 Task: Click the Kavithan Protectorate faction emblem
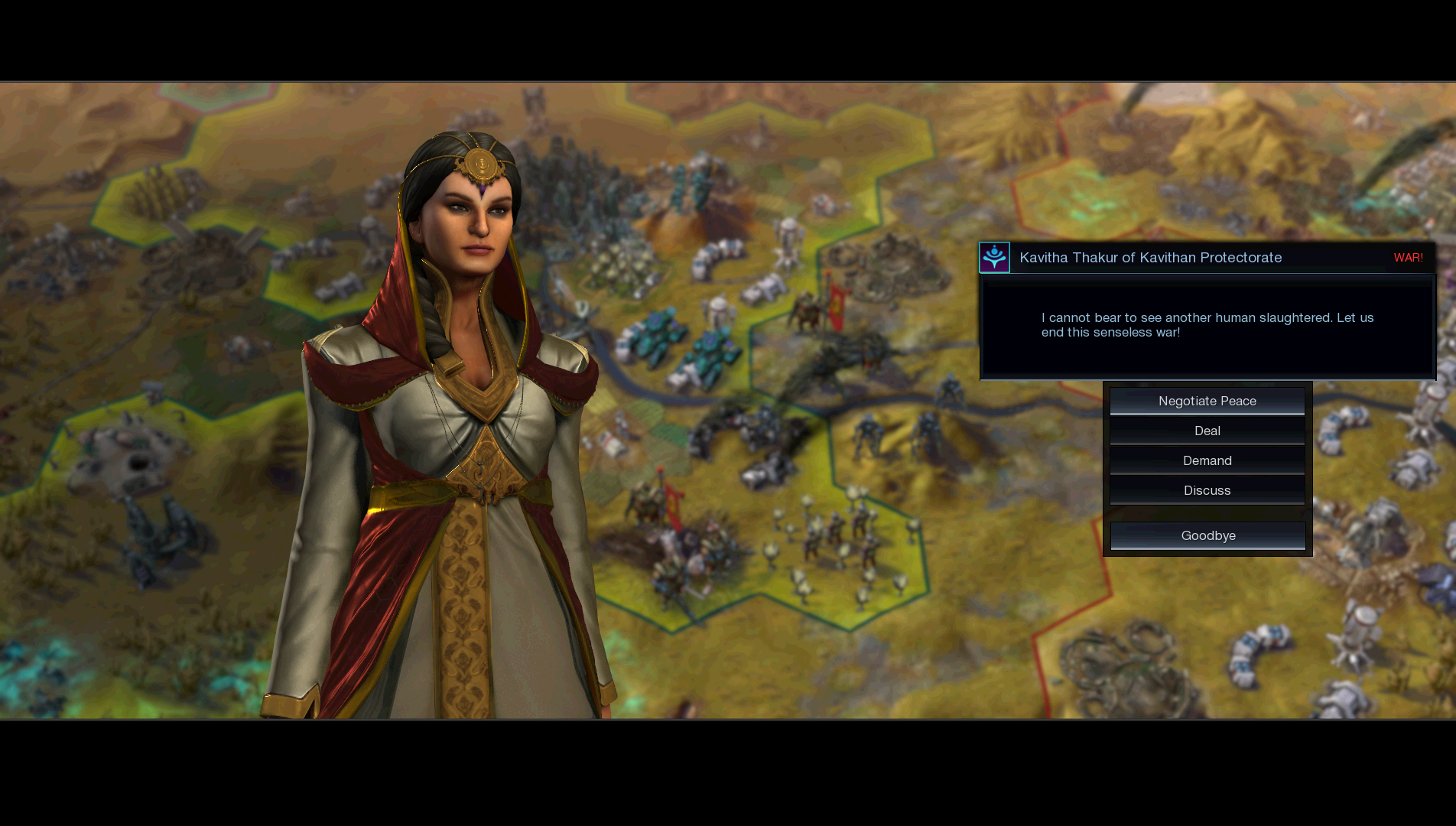coord(994,258)
